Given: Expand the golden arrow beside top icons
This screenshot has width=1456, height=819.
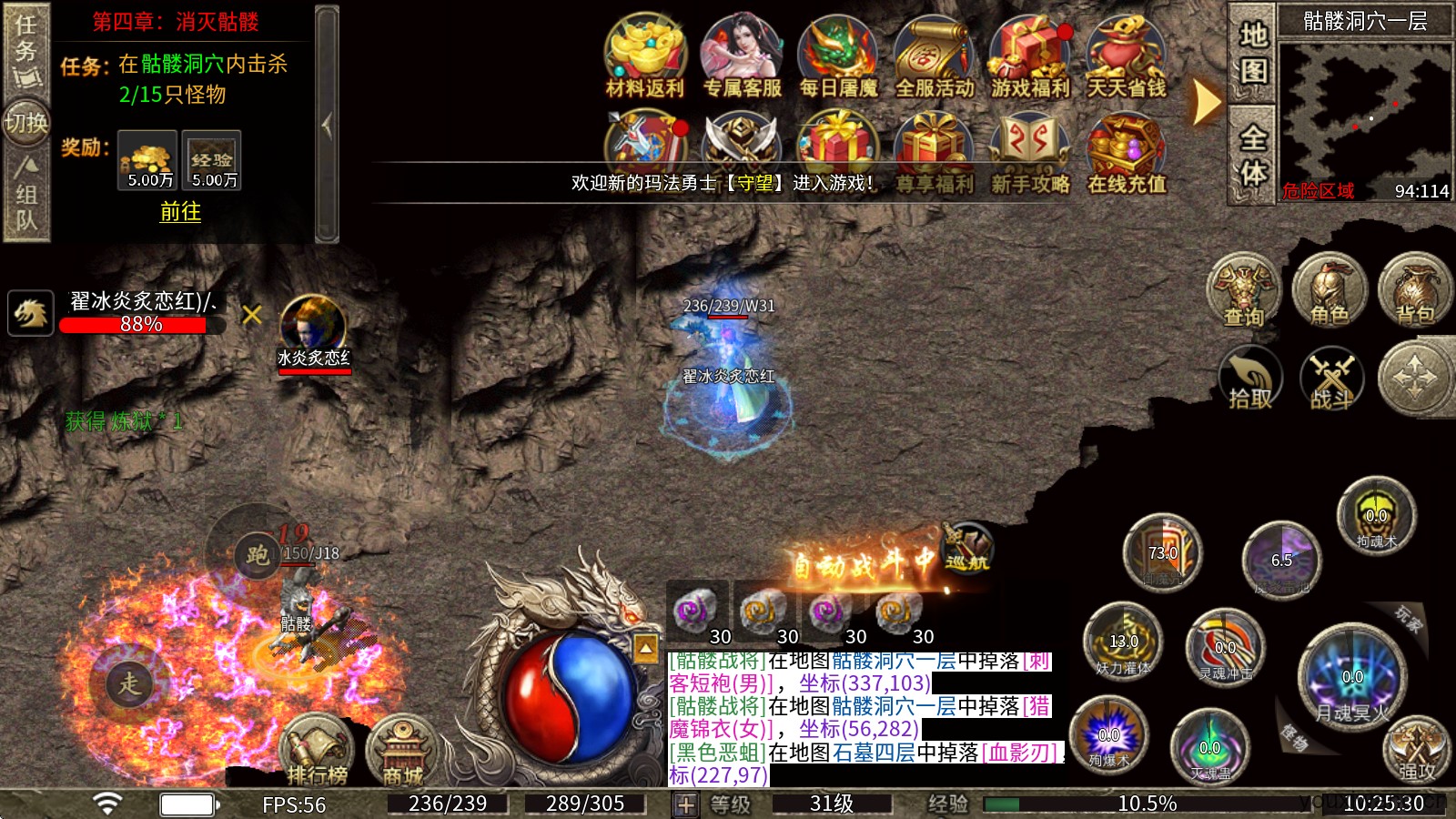Looking at the screenshot, I should pos(1207,102).
